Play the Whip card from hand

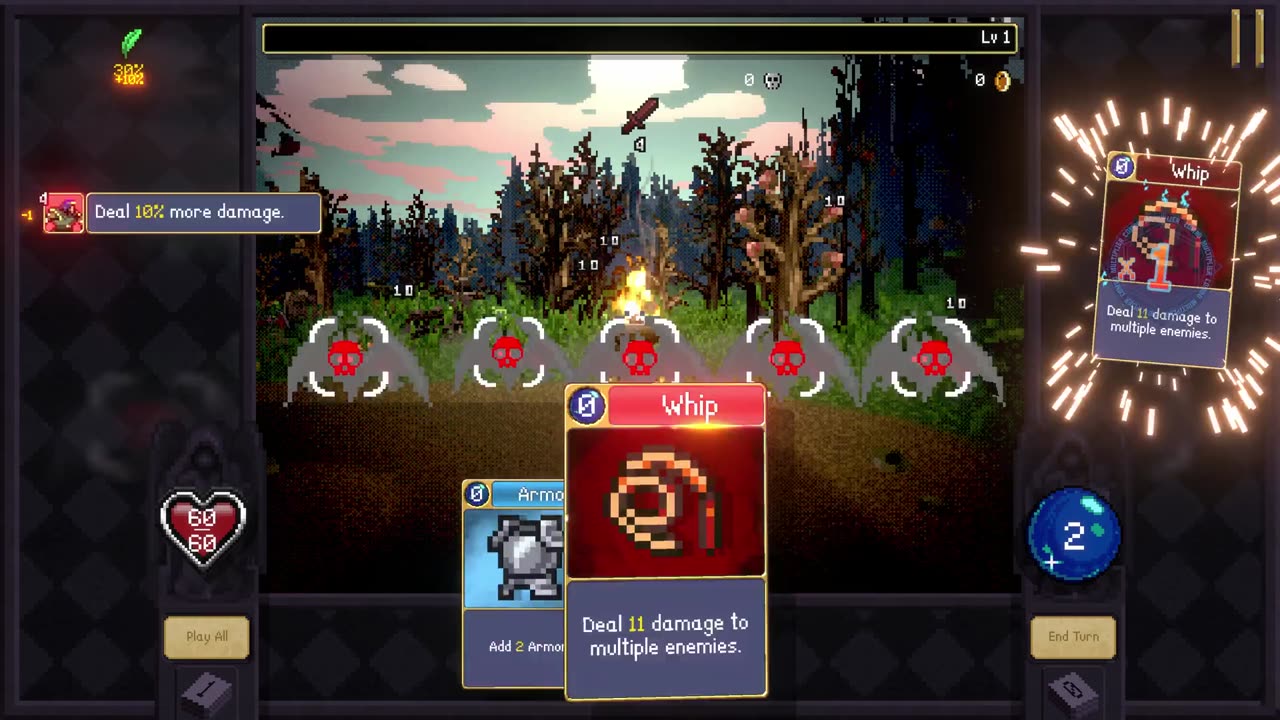[x=666, y=540]
